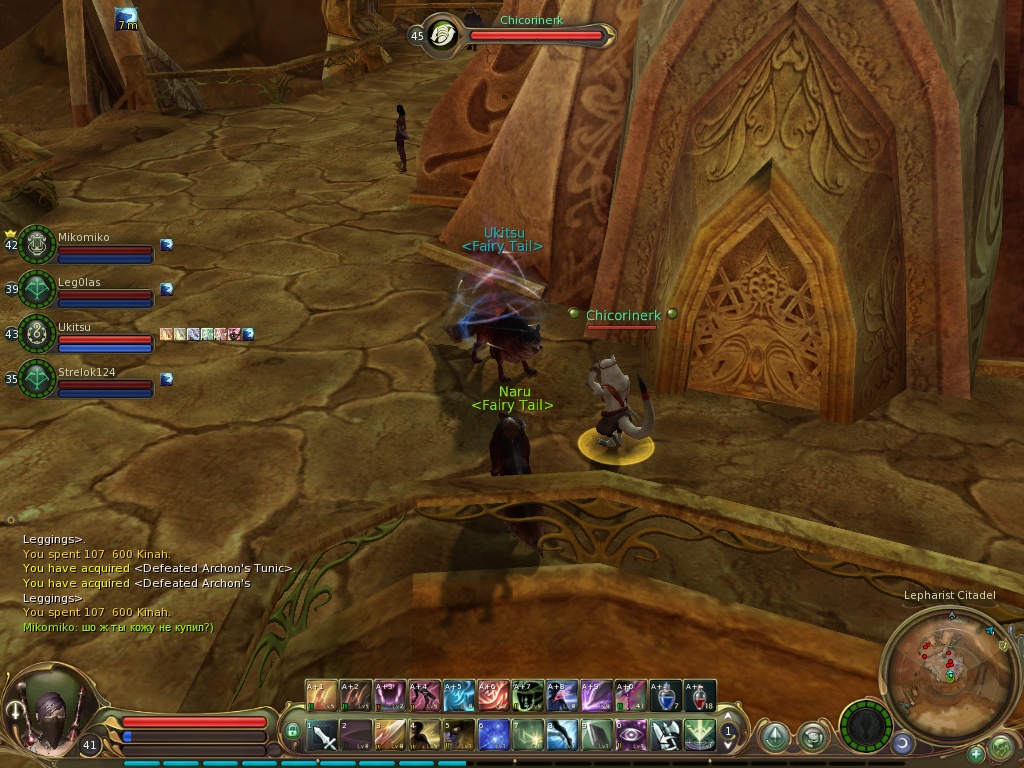The width and height of the screenshot is (1024, 768).
Task: Select party member Leg0las's frame
Action: click(x=83, y=290)
